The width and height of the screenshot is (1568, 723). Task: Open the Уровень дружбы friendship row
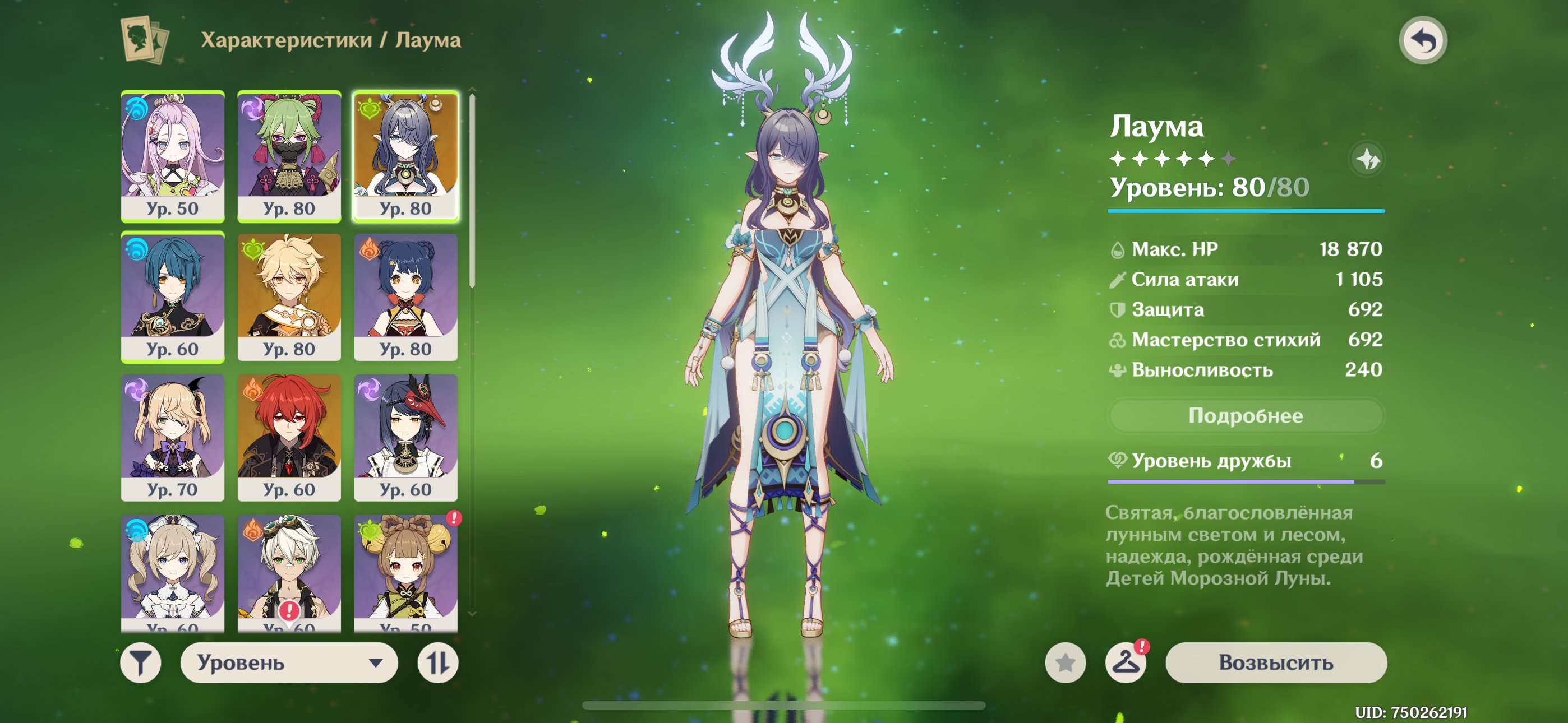(x=1246, y=461)
